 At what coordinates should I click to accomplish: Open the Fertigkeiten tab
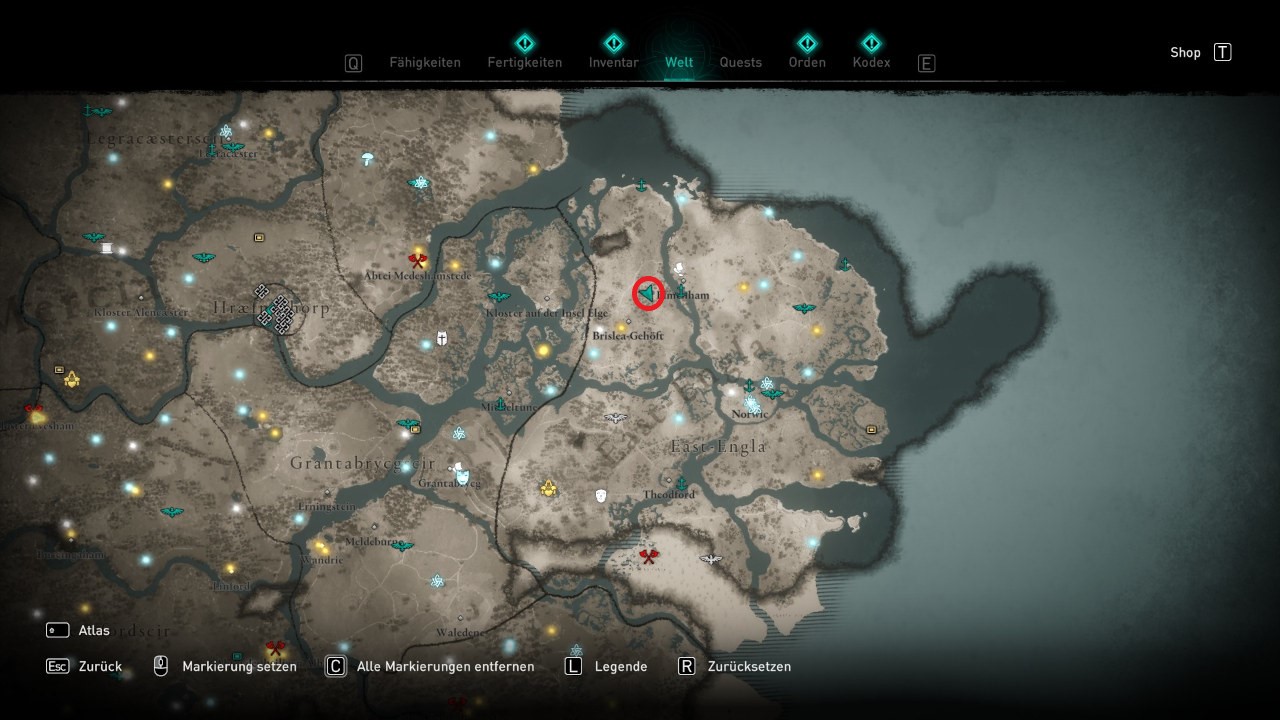pyautogui.click(x=525, y=62)
